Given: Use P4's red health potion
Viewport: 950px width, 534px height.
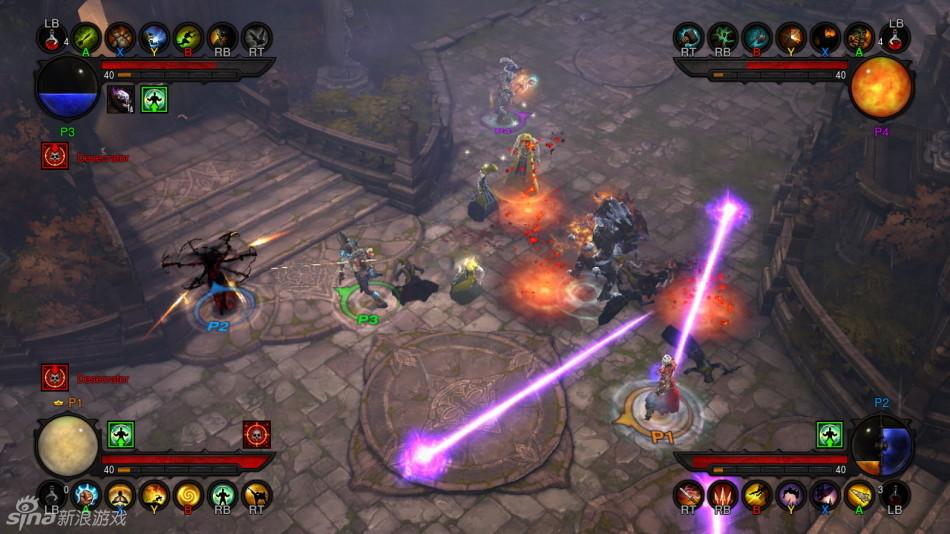Looking at the screenshot, I should coord(895,38).
